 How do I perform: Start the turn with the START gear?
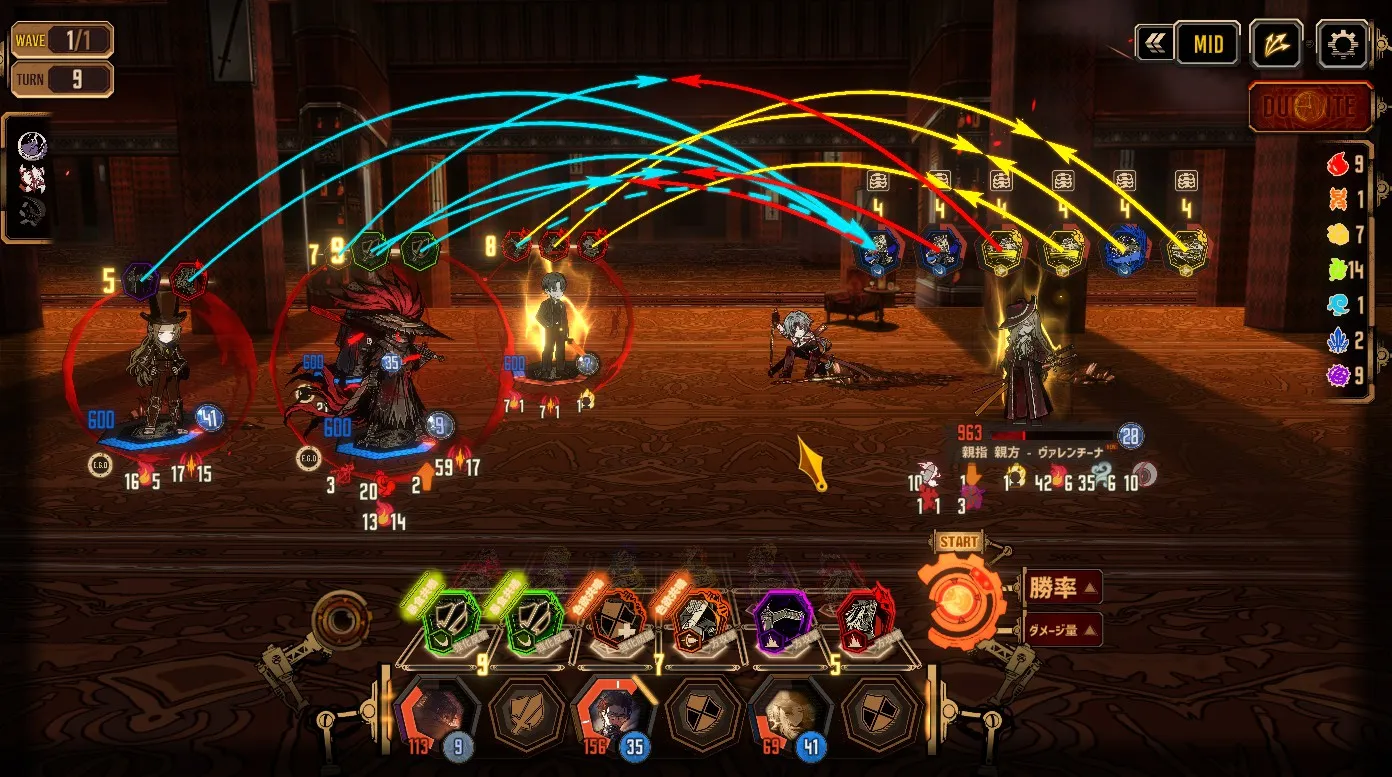click(960, 597)
